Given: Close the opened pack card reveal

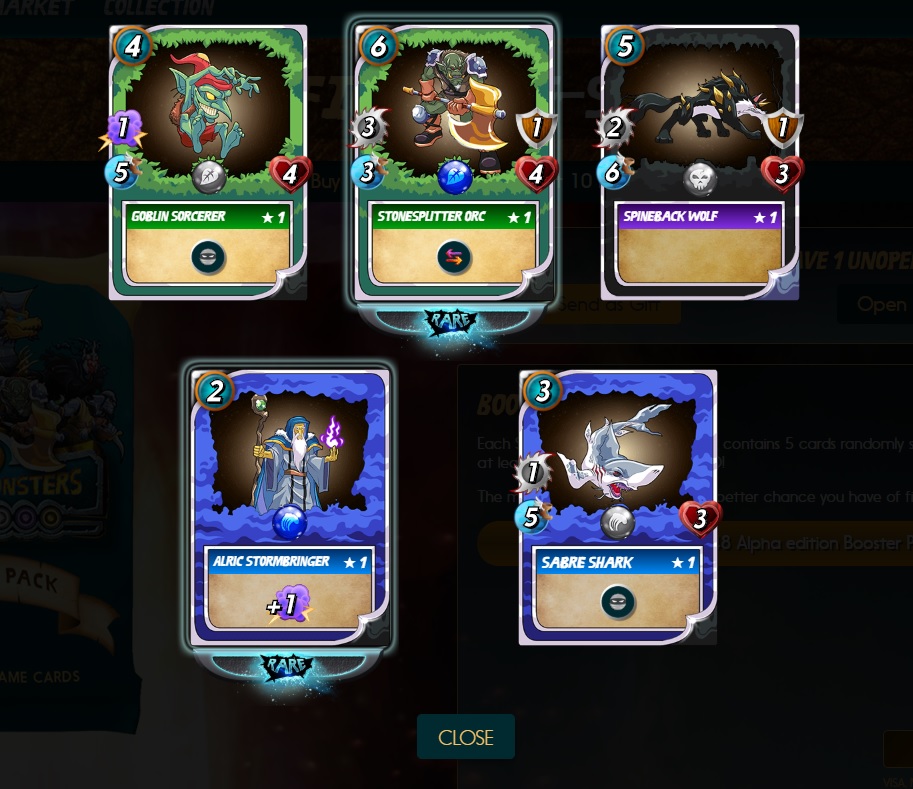Looking at the screenshot, I should tap(465, 737).
